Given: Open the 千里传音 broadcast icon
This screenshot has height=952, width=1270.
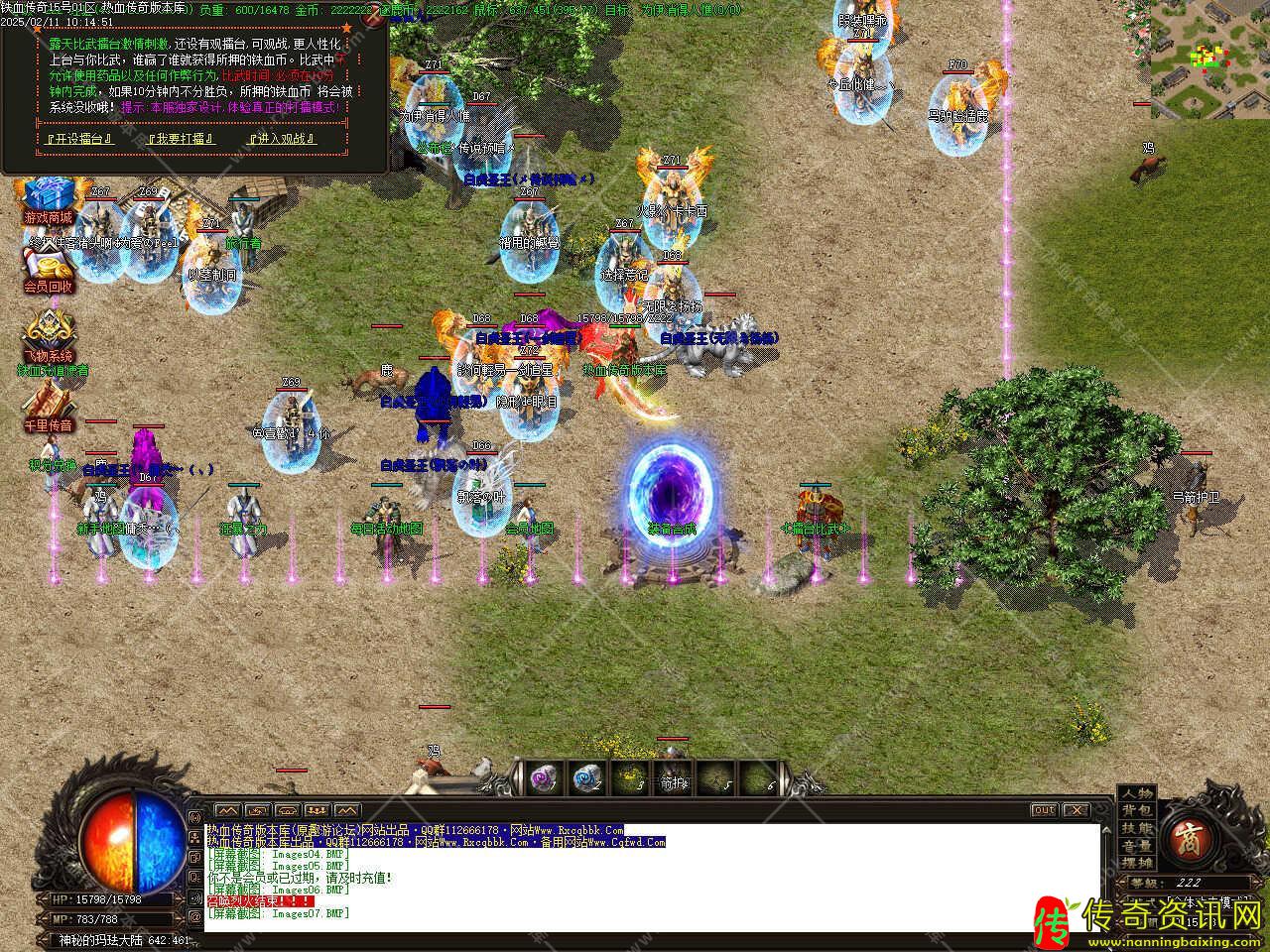Looking at the screenshot, I should coord(49,407).
